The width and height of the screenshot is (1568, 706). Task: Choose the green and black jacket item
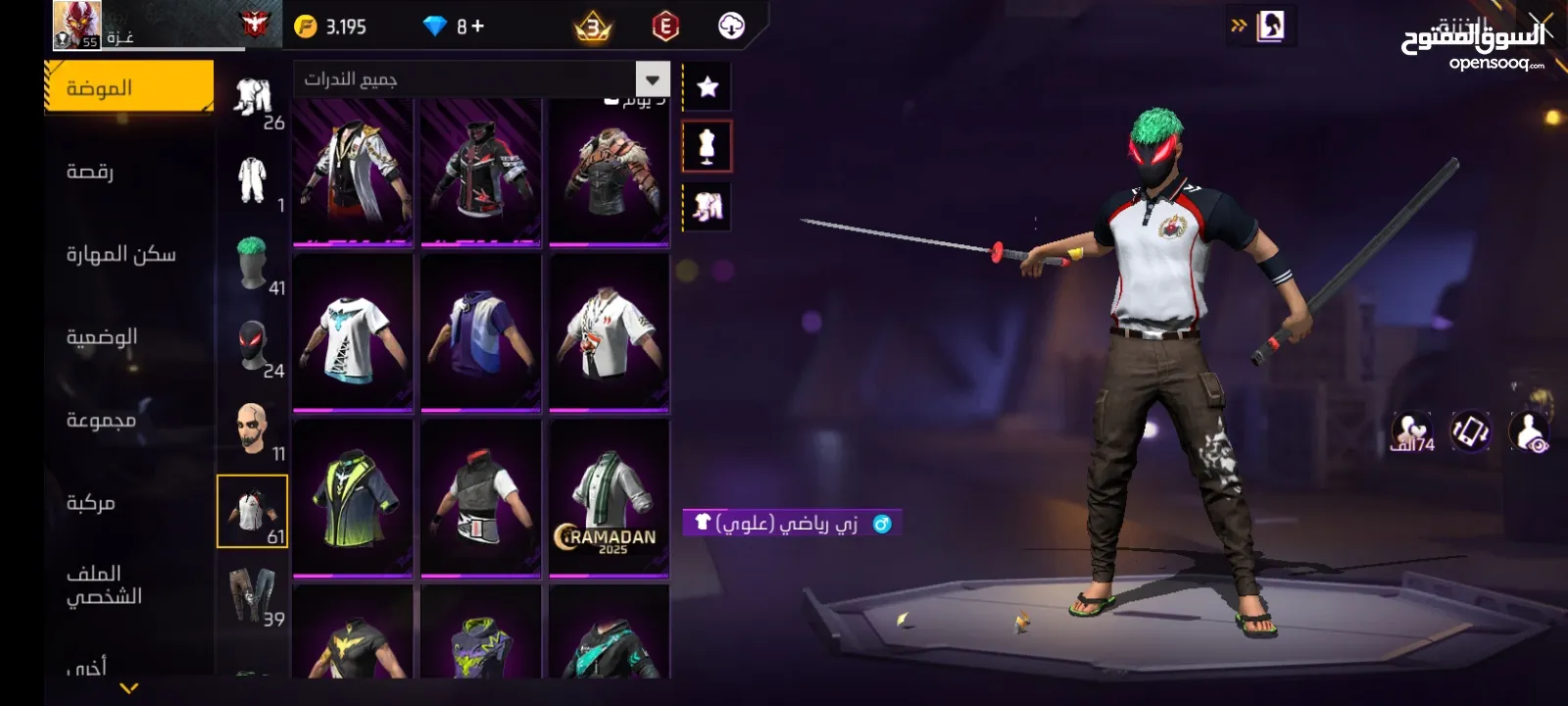pos(353,497)
